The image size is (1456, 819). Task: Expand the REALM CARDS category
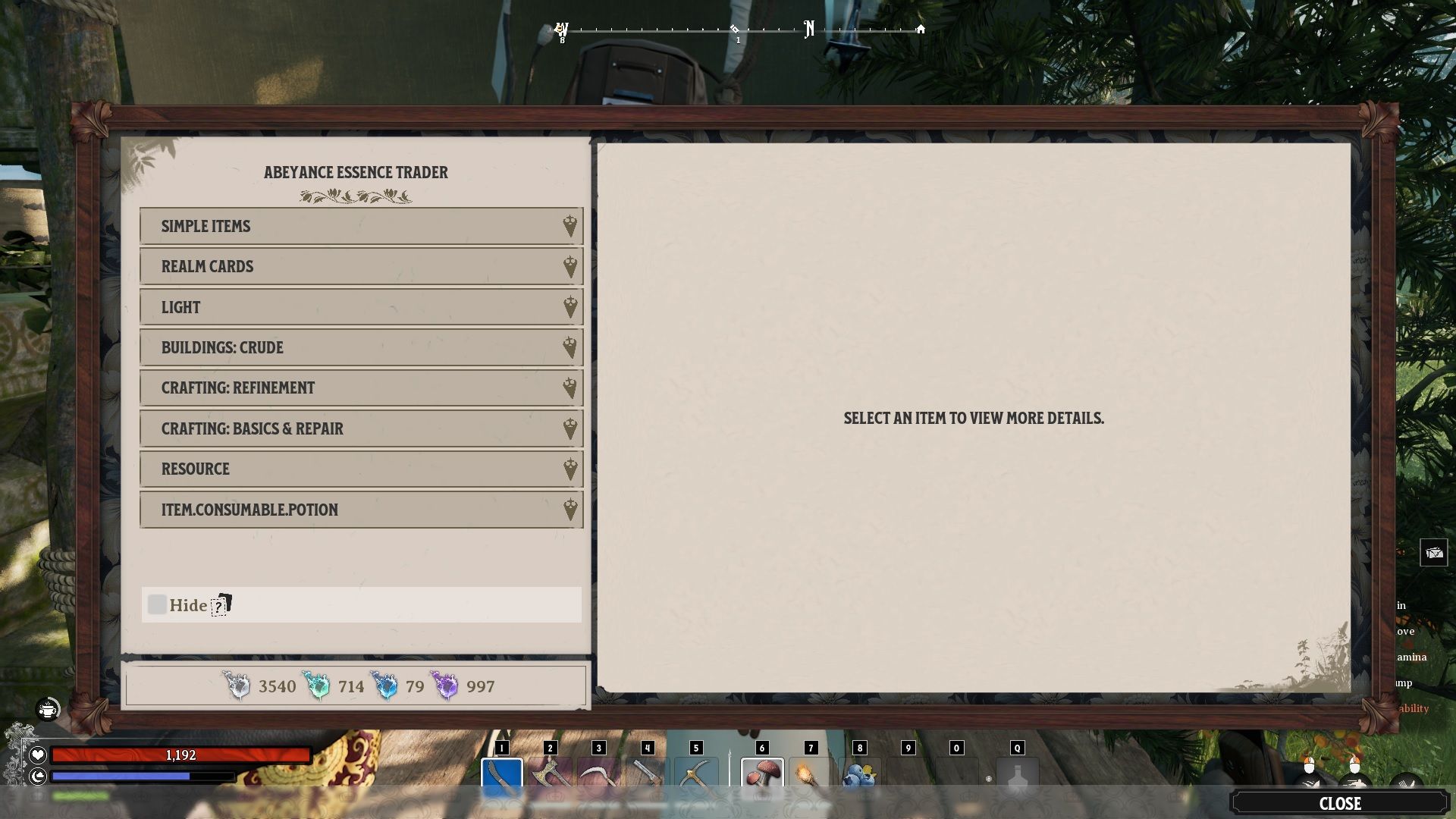[360, 266]
